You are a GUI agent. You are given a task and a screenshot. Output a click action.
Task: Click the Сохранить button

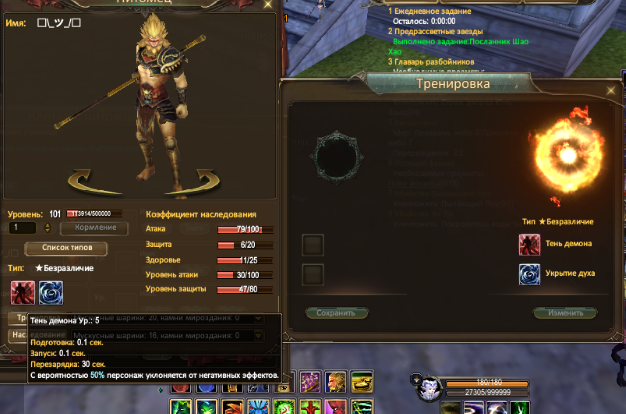coord(336,312)
